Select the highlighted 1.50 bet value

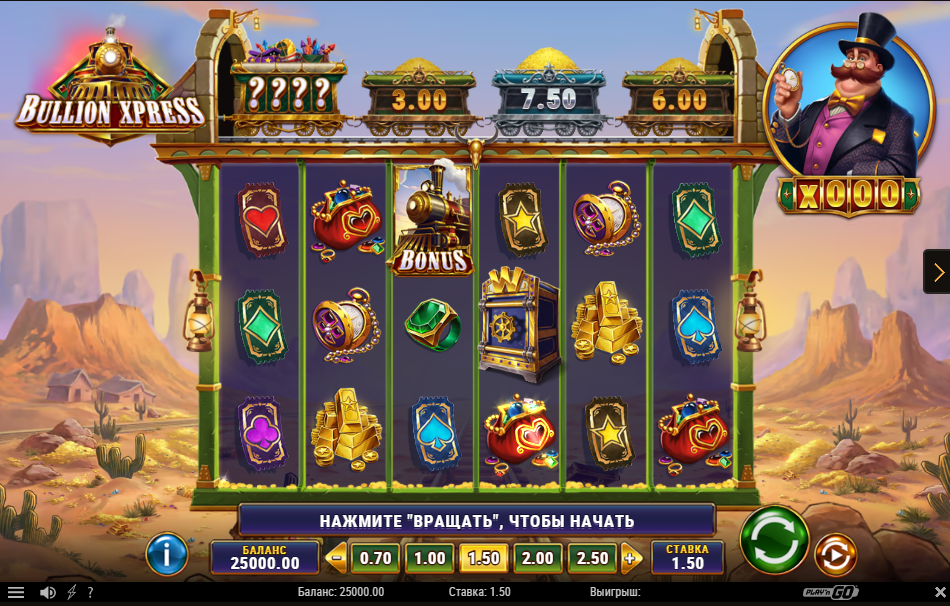pyautogui.click(x=483, y=558)
